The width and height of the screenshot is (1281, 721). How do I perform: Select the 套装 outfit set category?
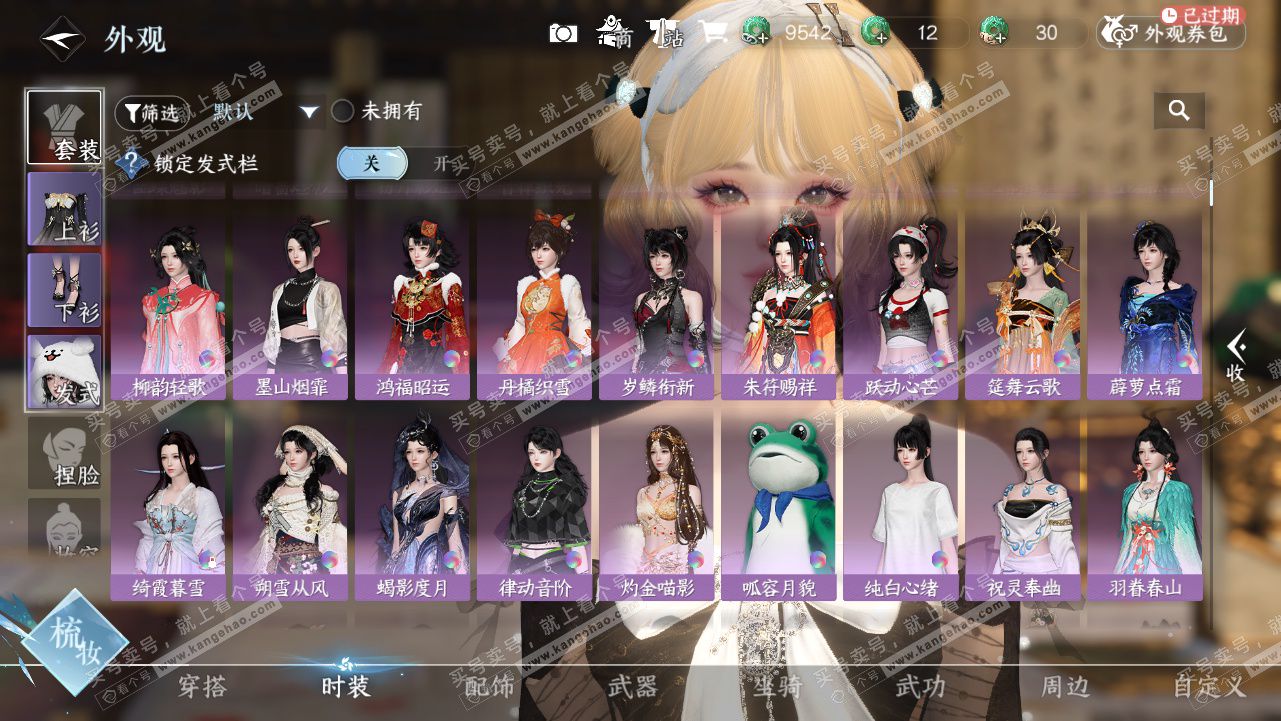tap(64, 128)
